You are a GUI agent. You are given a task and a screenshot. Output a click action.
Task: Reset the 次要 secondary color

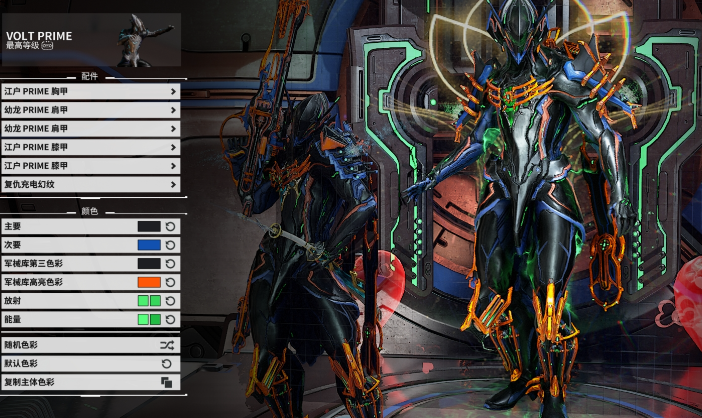pos(171,245)
